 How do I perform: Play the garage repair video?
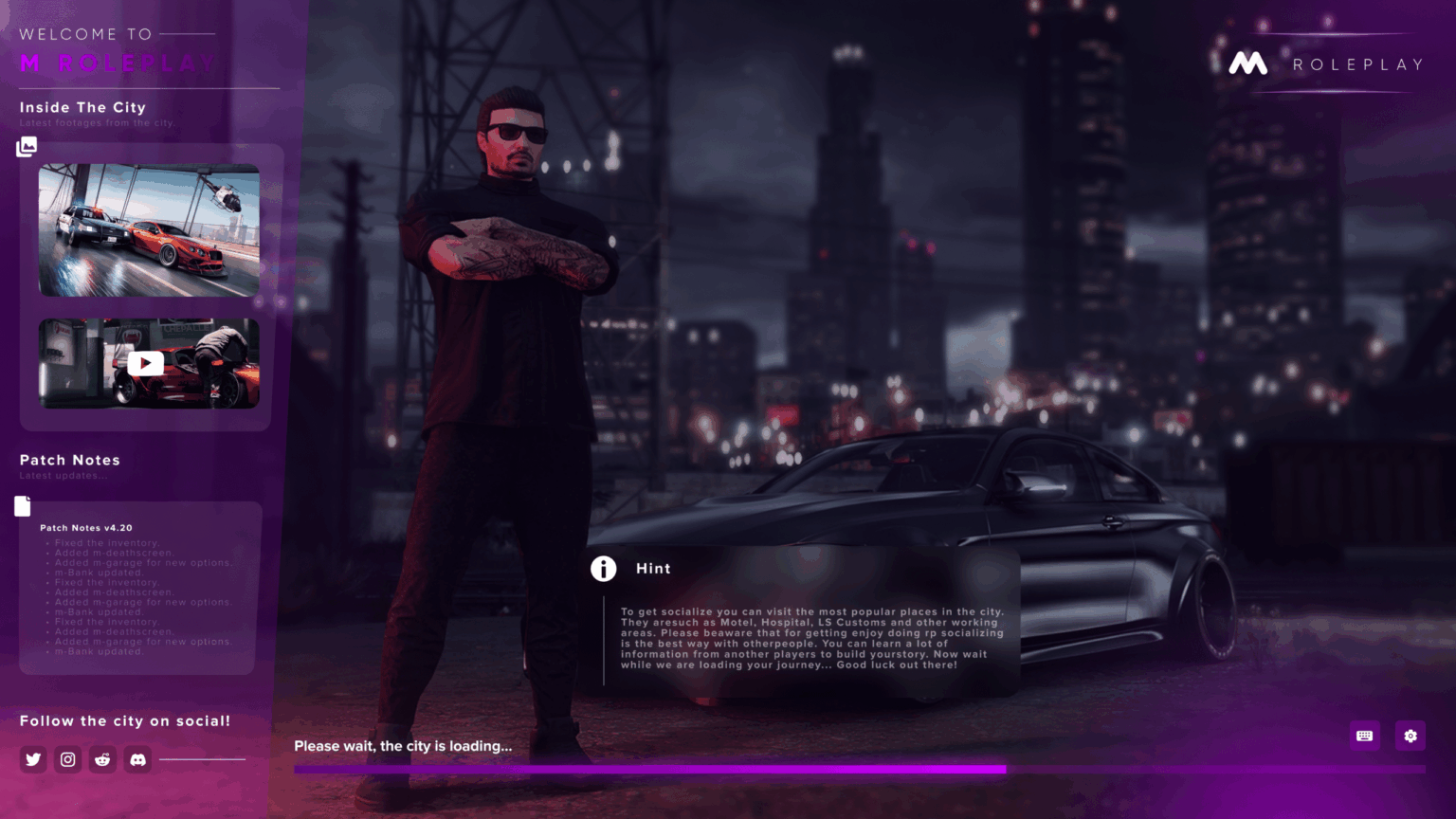point(145,363)
